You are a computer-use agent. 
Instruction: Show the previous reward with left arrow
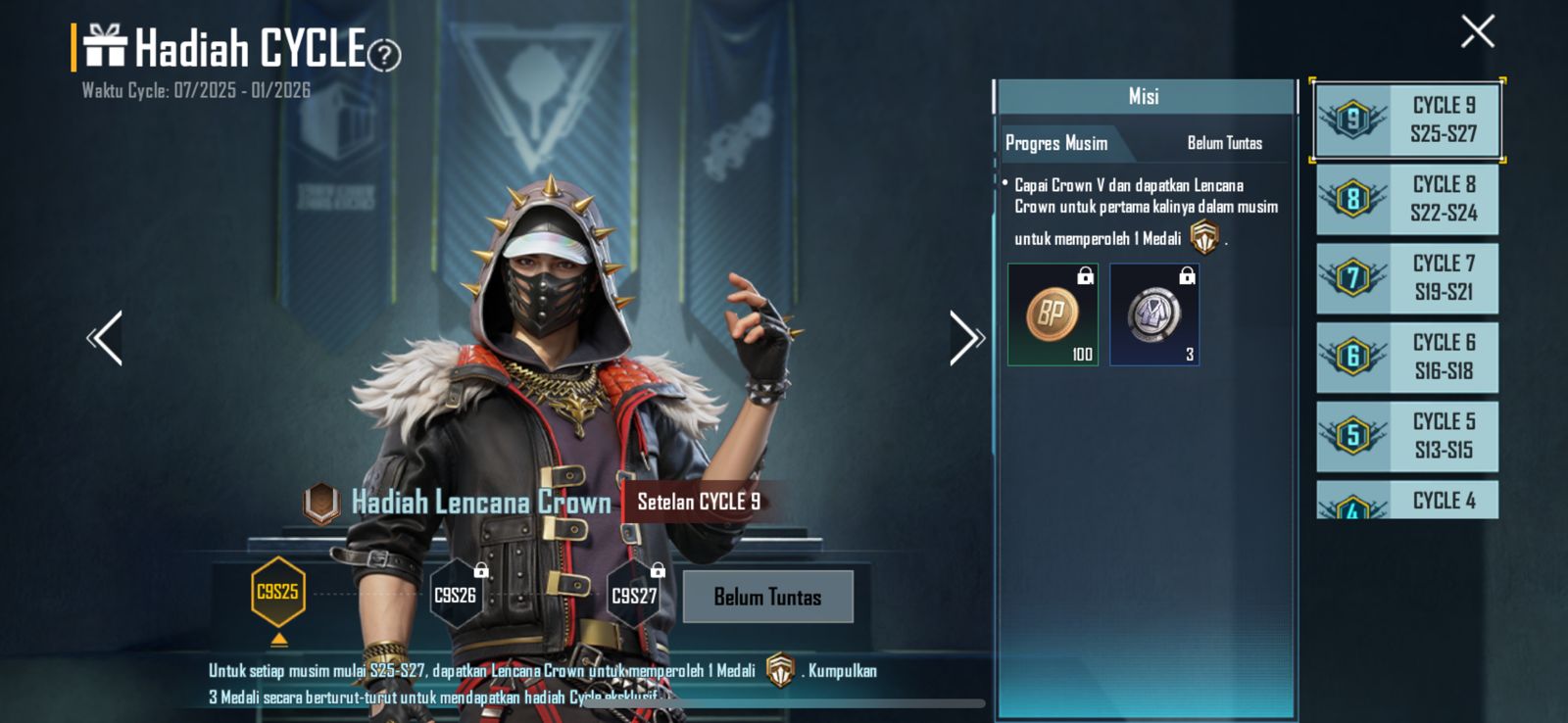105,338
